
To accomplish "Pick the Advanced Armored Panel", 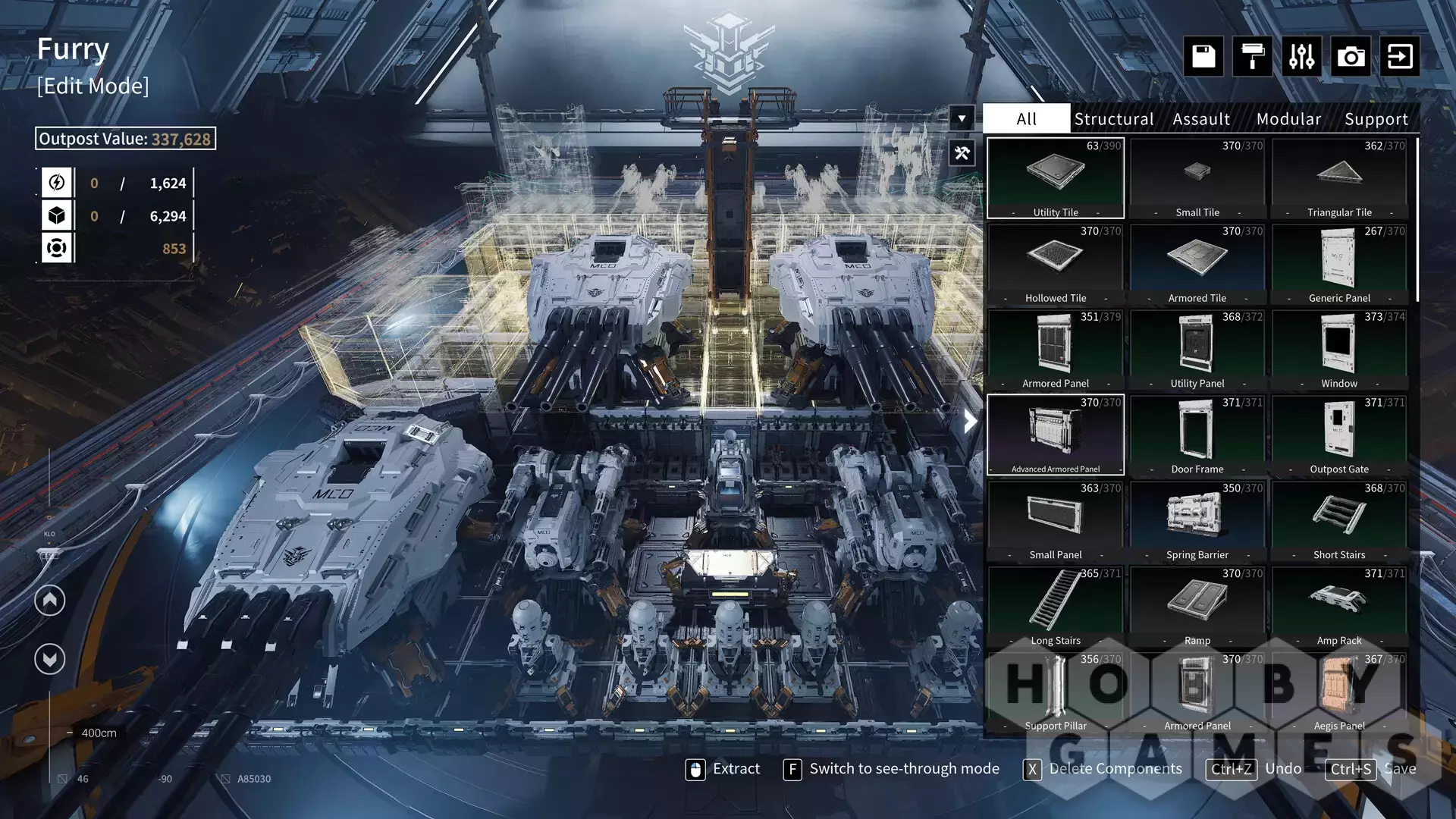I will point(1055,435).
